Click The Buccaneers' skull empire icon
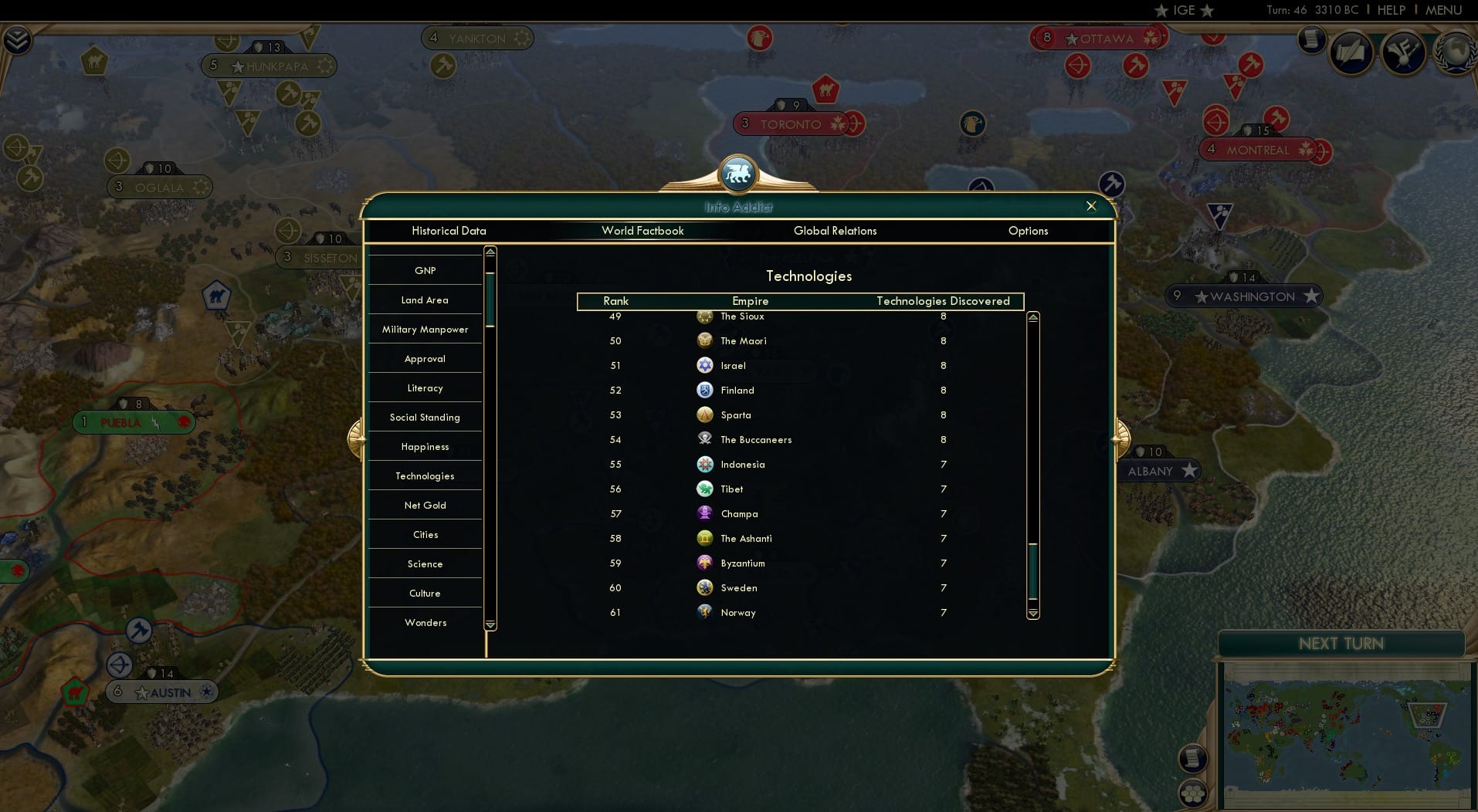The image size is (1478, 812). [x=703, y=439]
